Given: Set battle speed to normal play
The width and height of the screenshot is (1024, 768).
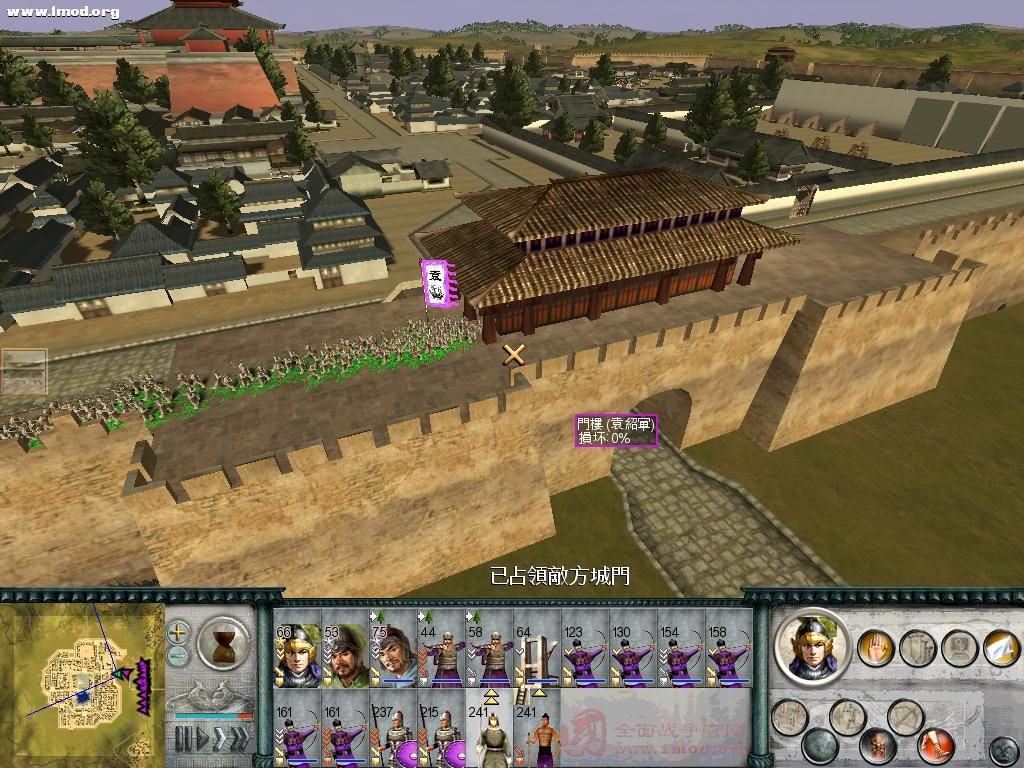Looking at the screenshot, I should (x=204, y=740).
